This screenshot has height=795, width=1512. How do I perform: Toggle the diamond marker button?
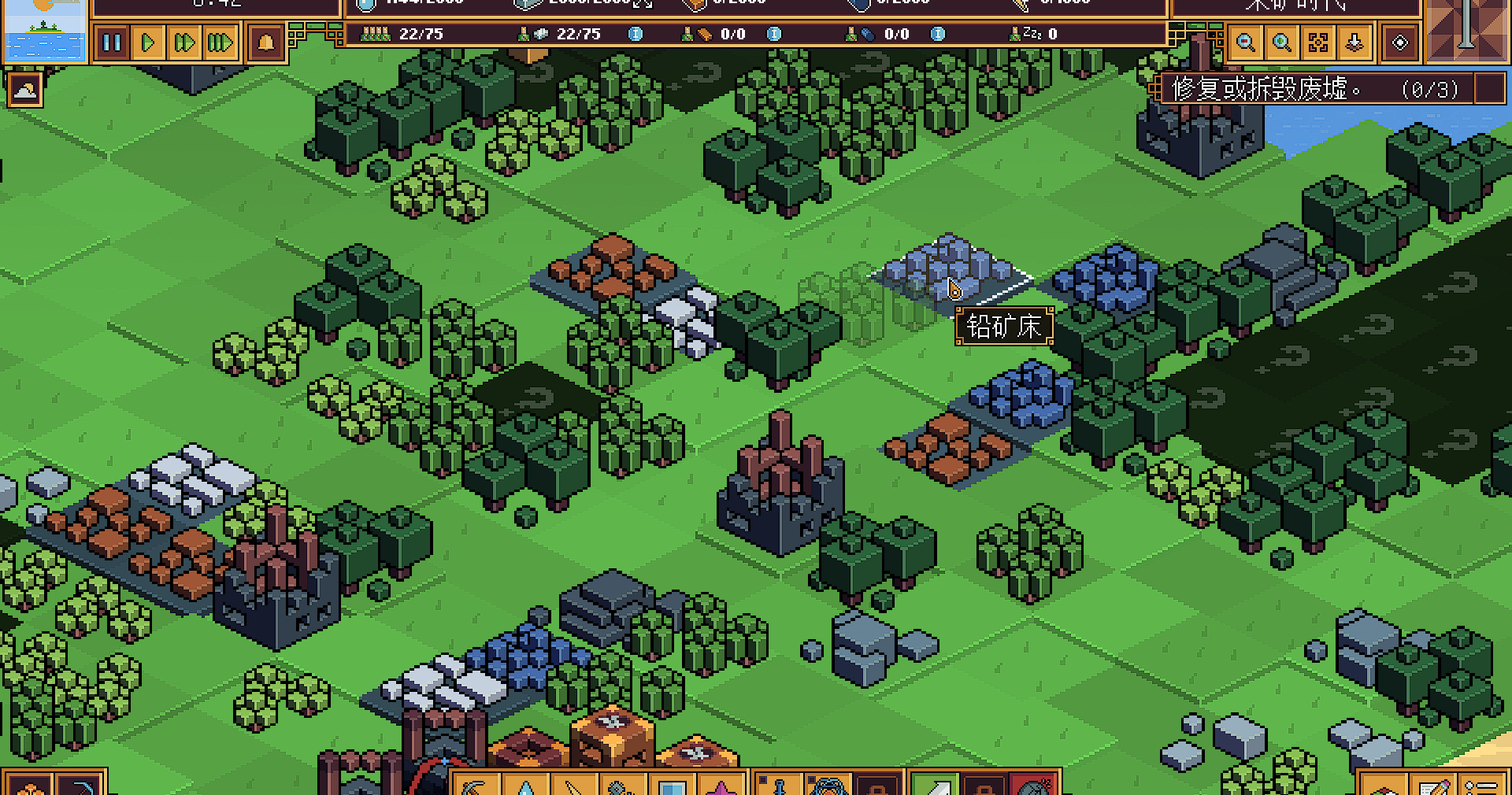1400,43
